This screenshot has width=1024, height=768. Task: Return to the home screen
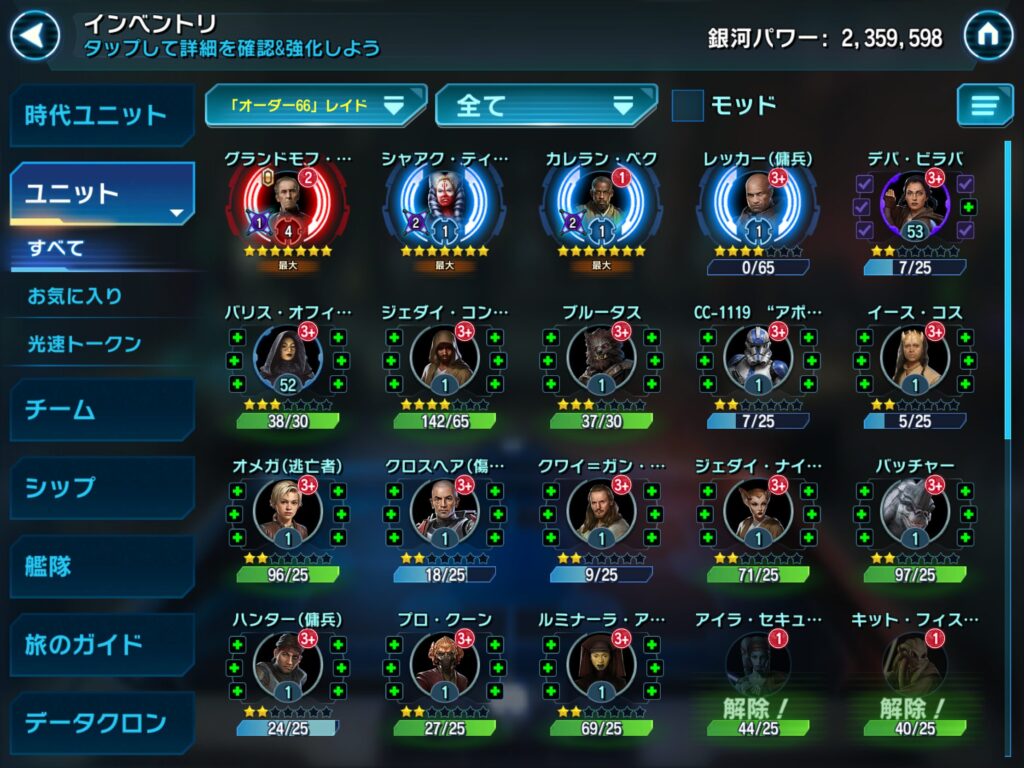pos(988,37)
